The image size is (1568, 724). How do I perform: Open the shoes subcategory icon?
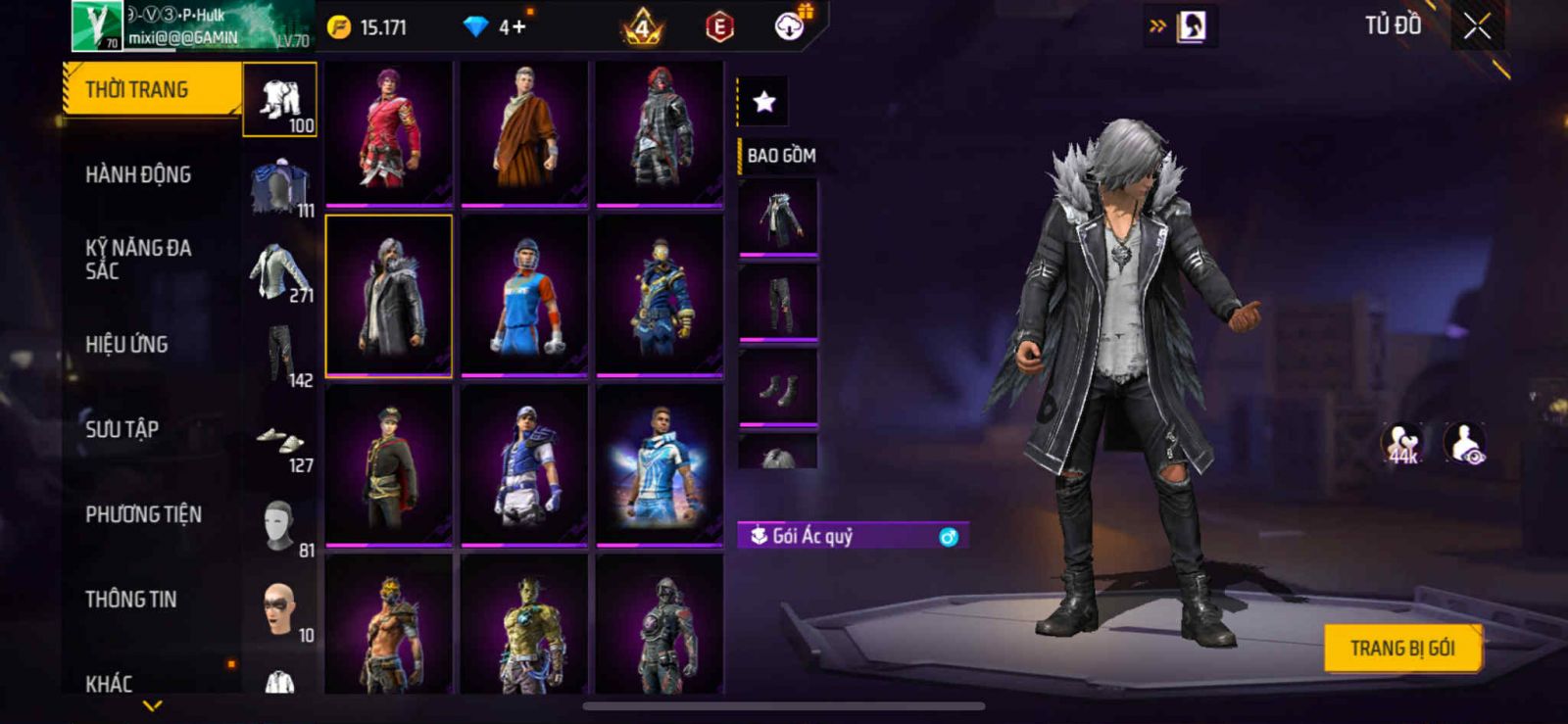coord(280,440)
